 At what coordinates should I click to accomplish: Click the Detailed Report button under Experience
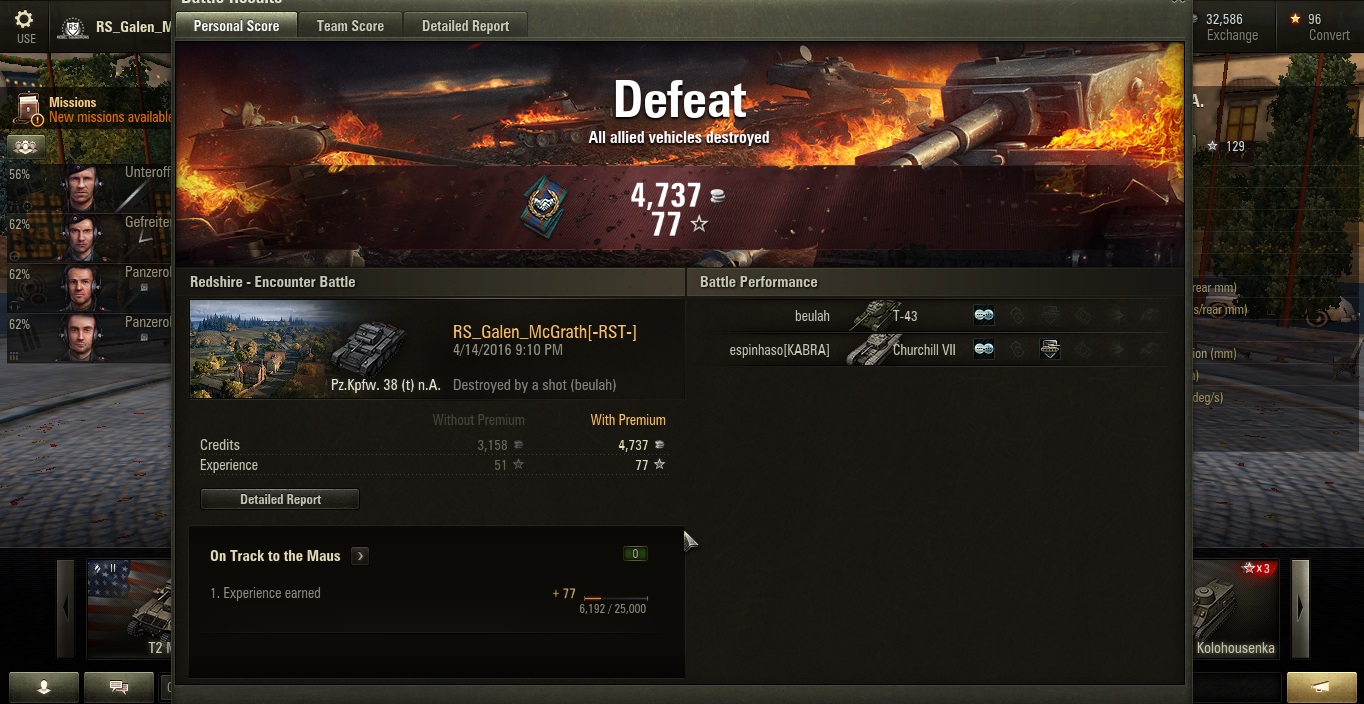pyautogui.click(x=280, y=499)
